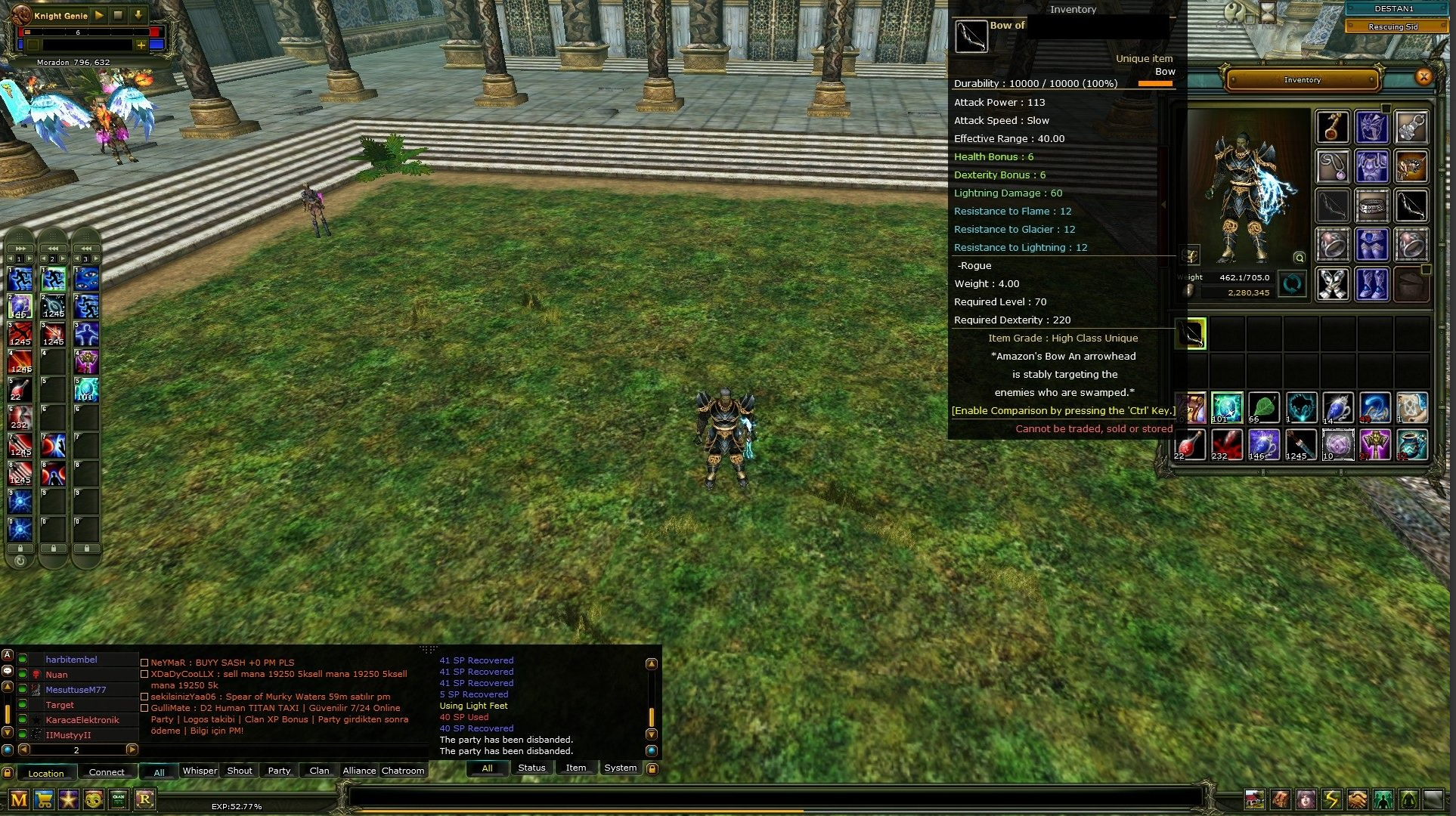Click the right arrow beside chat page number
1456x816 pixels.
132,750
